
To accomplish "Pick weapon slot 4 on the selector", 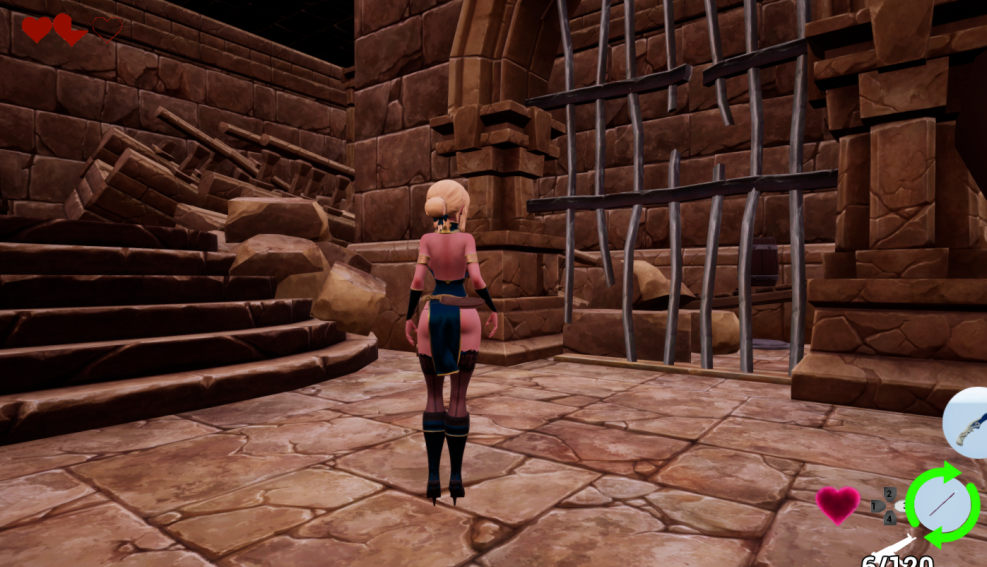I will 889,518.
